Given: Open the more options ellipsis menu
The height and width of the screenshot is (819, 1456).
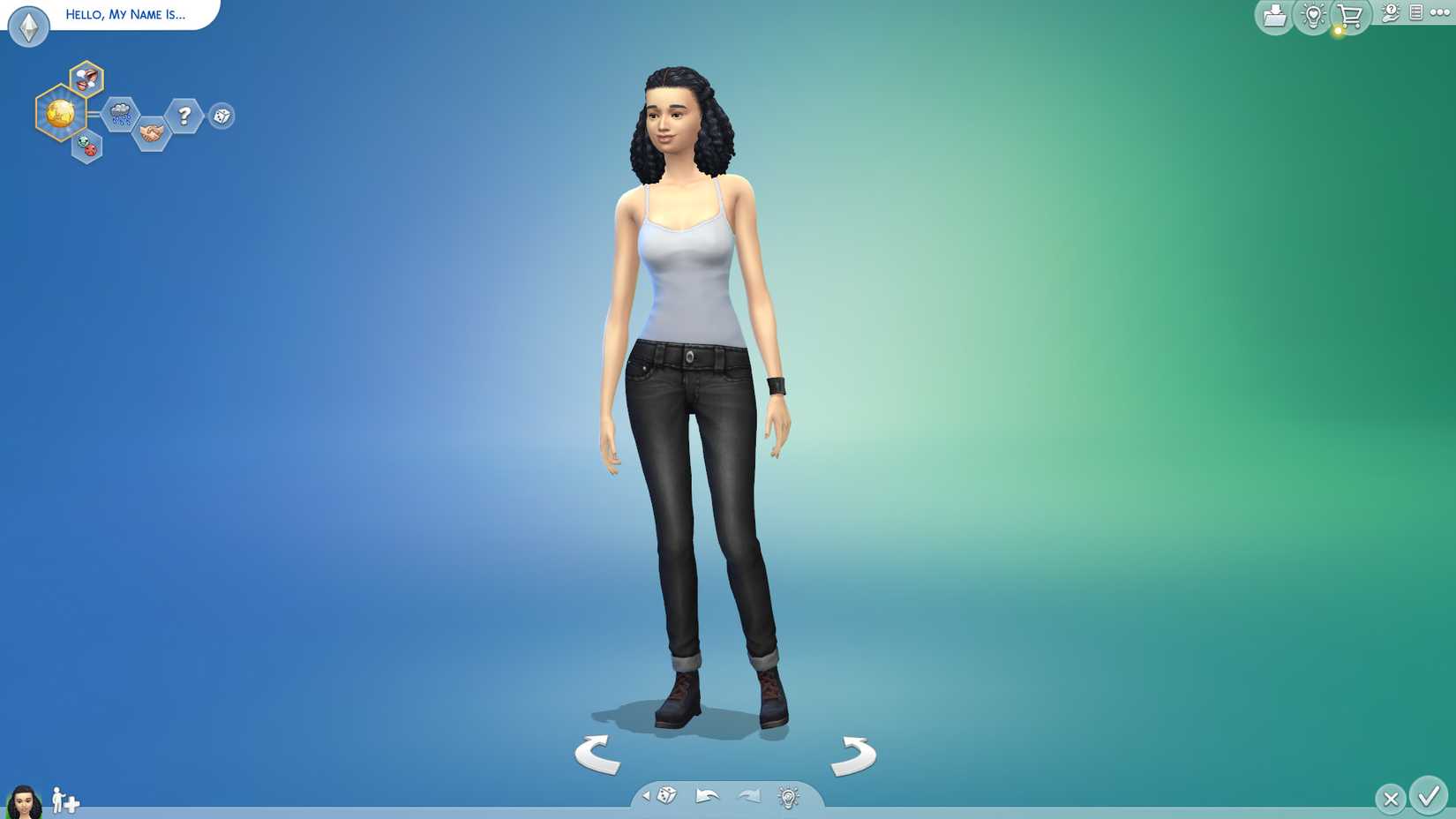Looking at the screenshot, I should [1440, 12].
